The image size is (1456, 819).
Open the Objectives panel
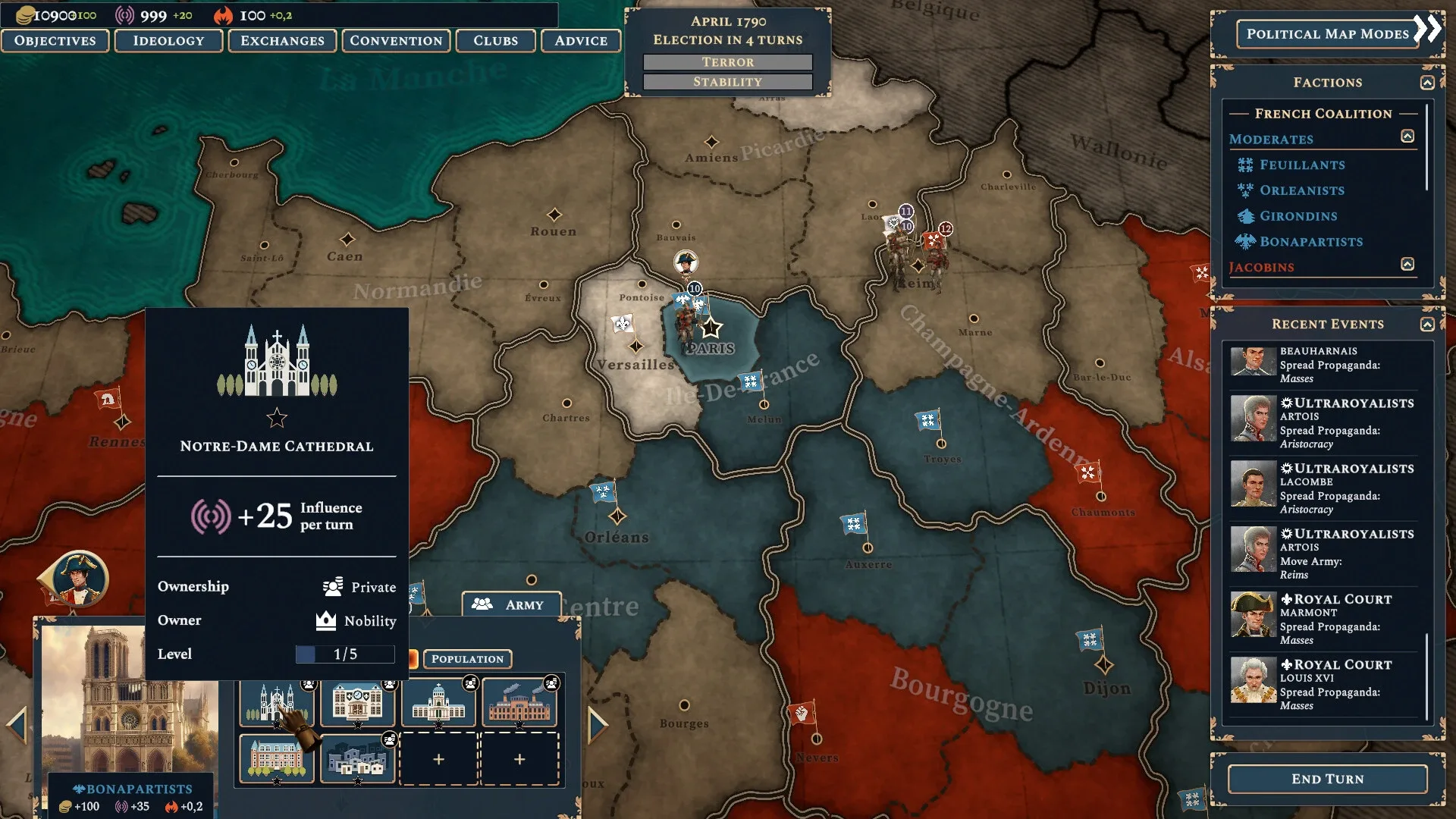point(55,41)
